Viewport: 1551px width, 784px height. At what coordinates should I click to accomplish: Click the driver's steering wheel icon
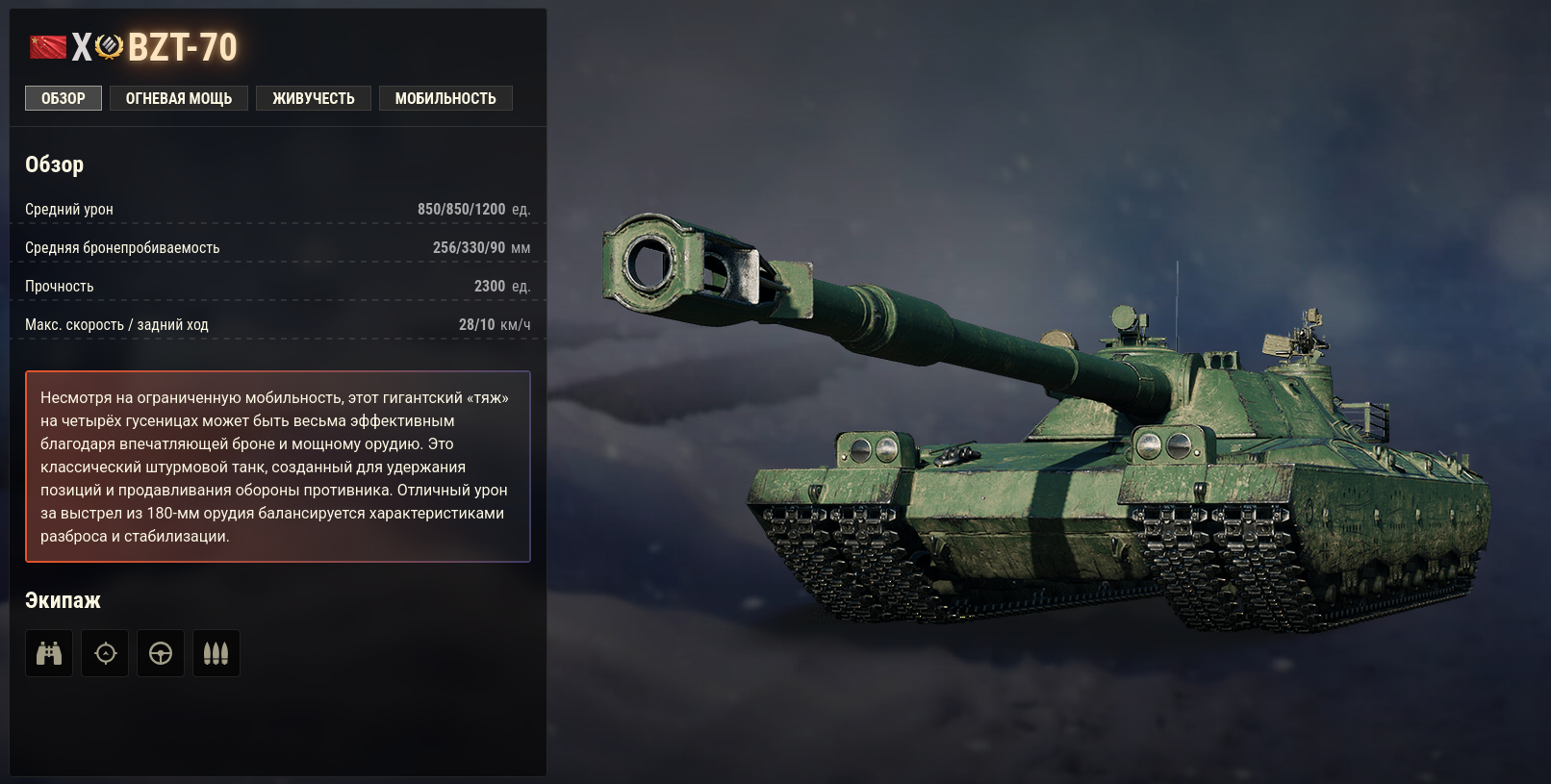click(x=160, y=653)
